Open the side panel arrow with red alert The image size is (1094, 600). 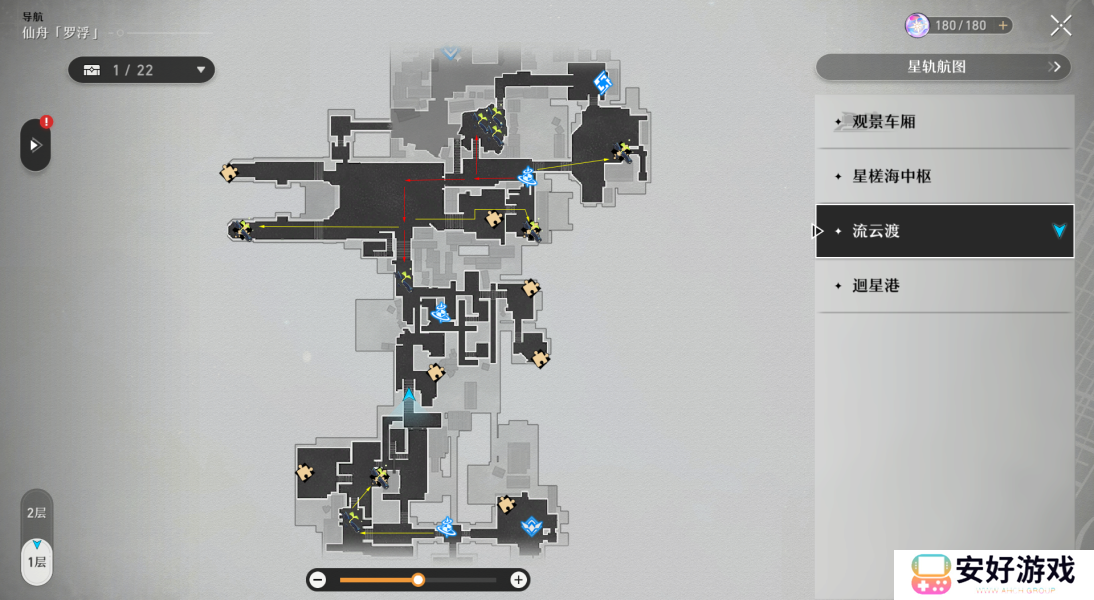click(35, 145)
